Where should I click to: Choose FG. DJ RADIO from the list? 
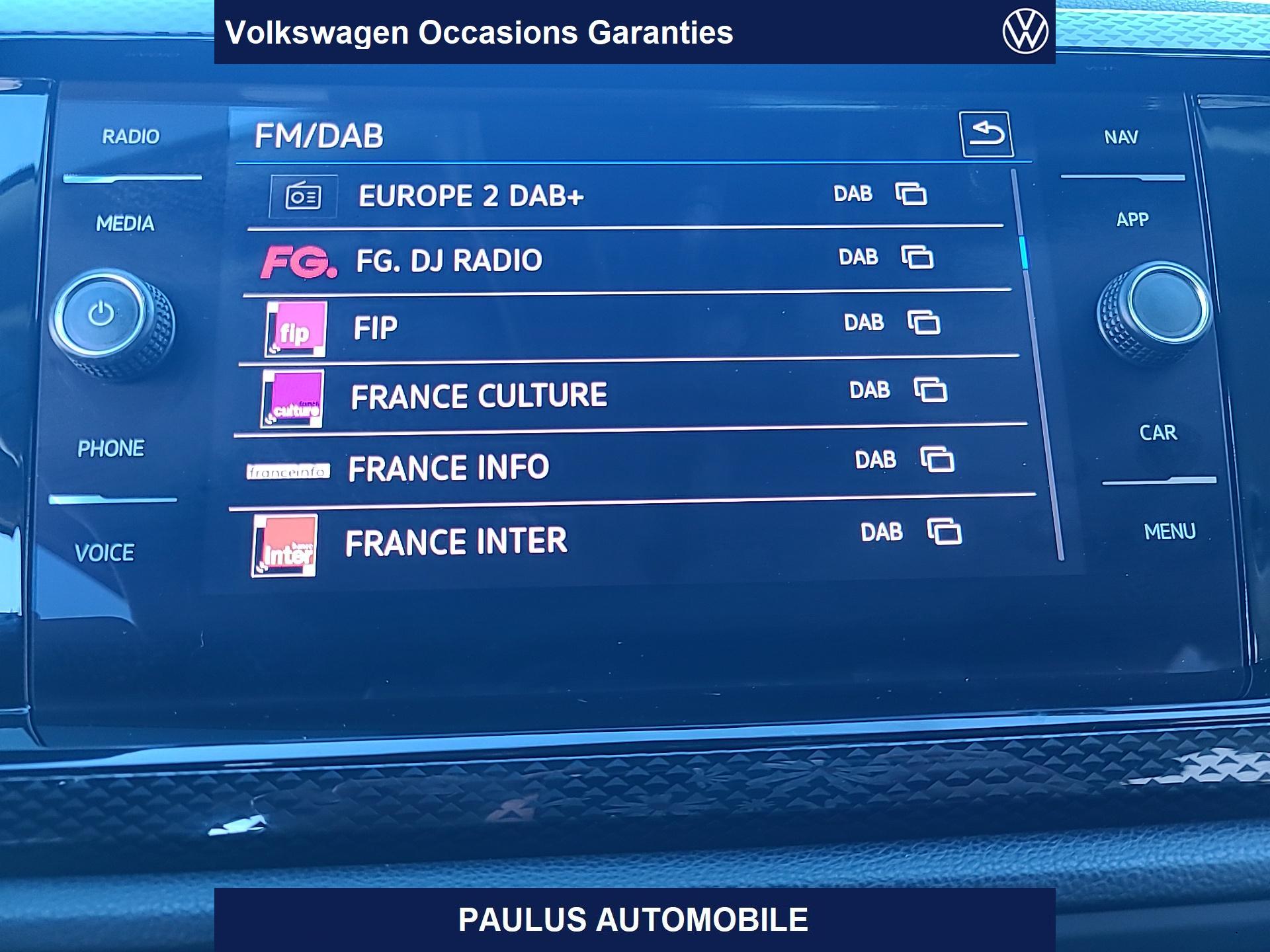[449, 260]
